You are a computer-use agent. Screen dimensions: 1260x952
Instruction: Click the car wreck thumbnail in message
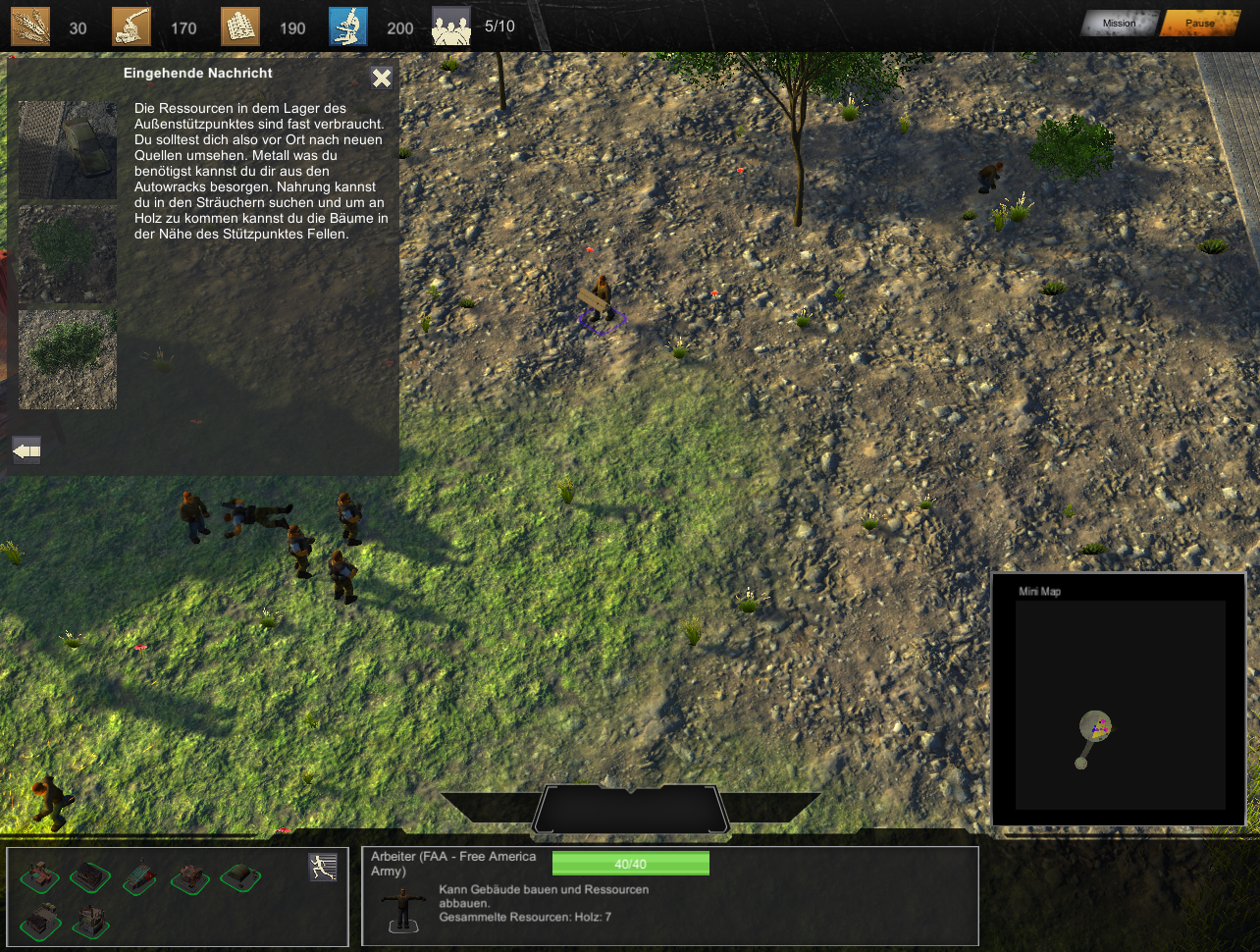pyautogui.click(x=68, y=150)
